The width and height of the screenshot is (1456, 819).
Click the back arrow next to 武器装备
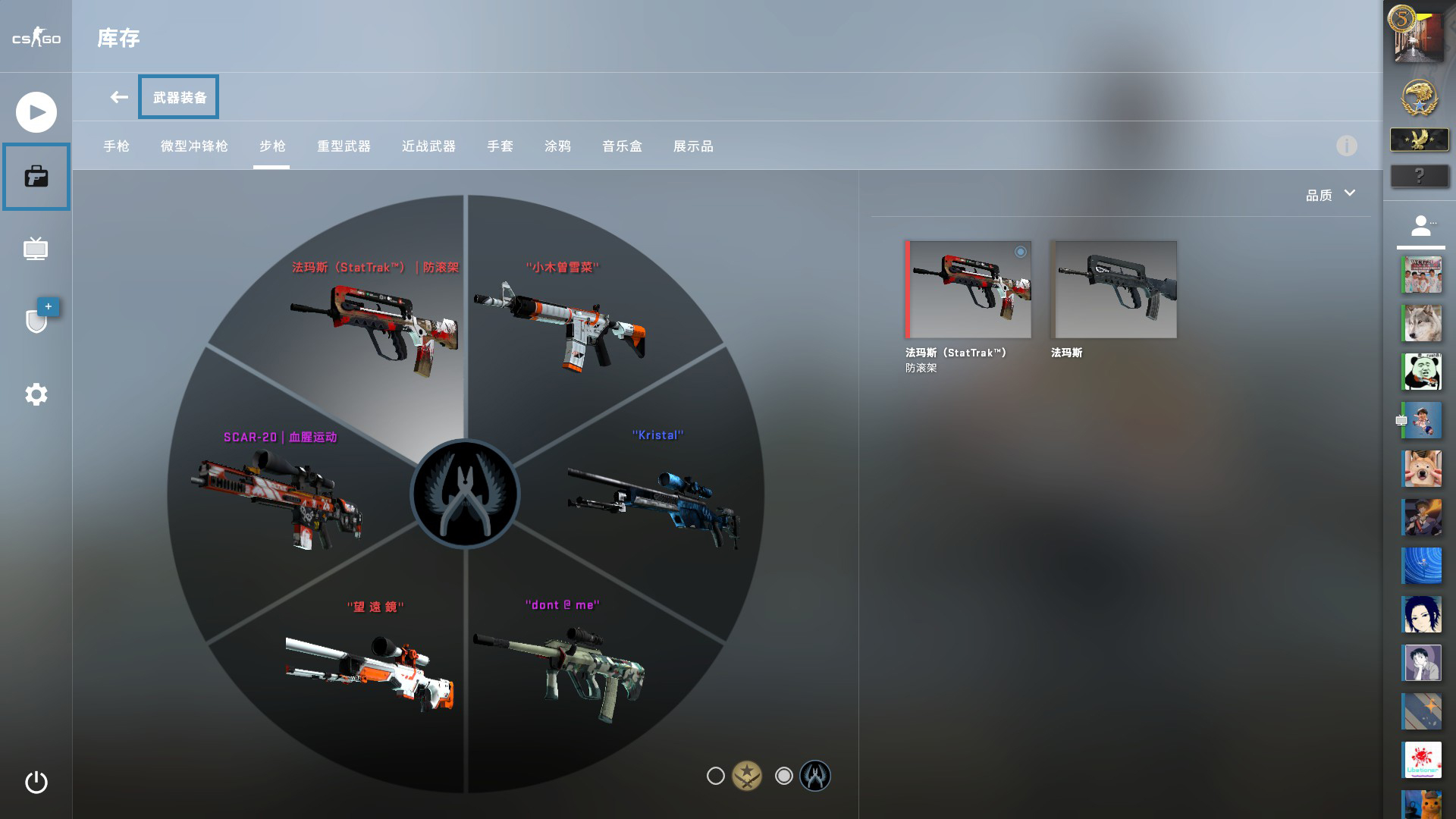tap(118, 96)
